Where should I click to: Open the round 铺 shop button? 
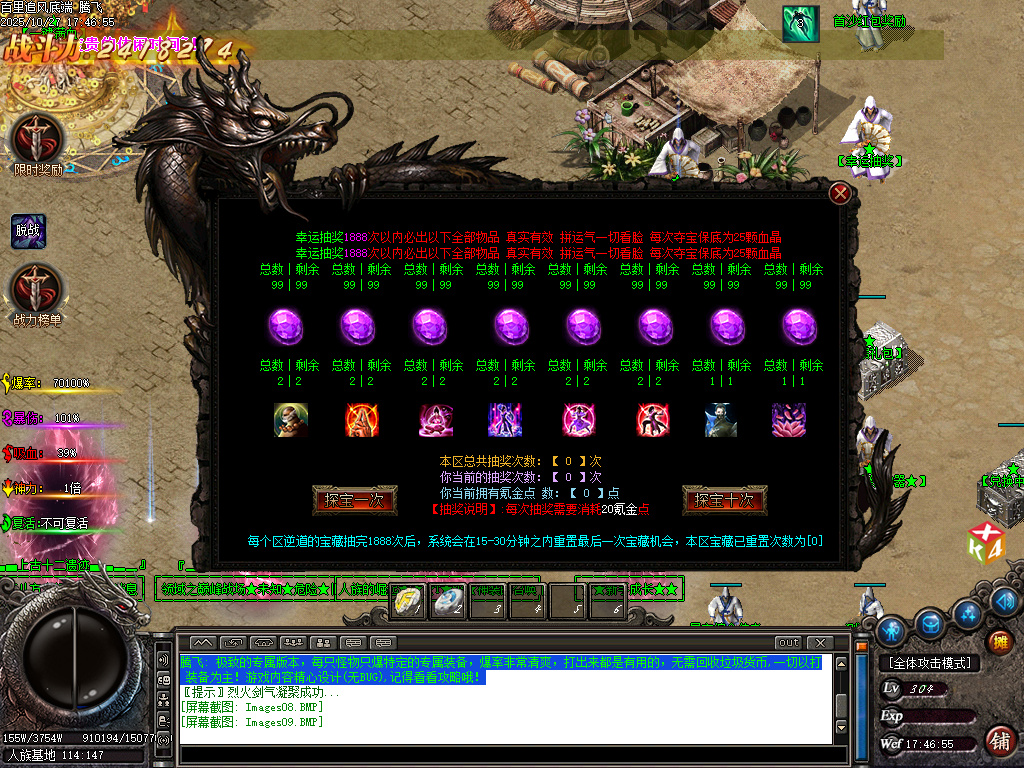[999, 740]
